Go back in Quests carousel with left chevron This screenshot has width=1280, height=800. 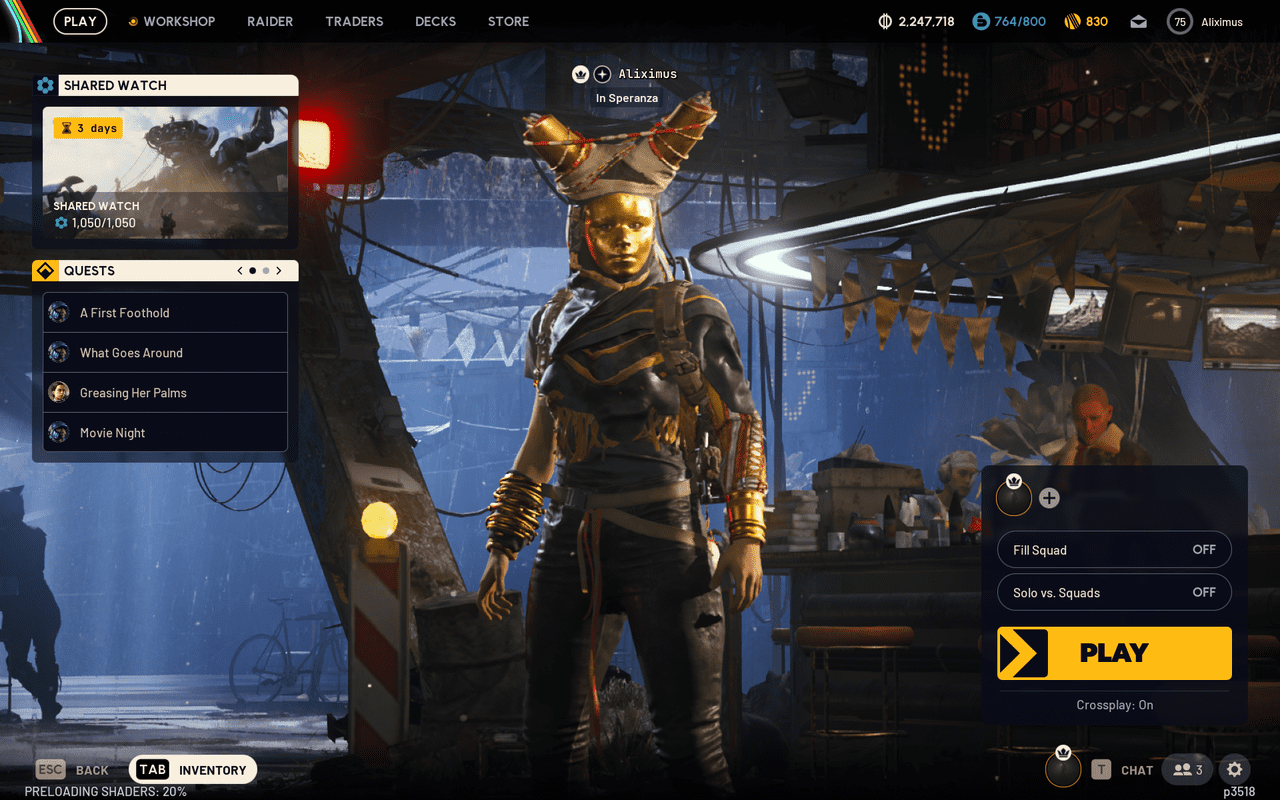[239, 270]
